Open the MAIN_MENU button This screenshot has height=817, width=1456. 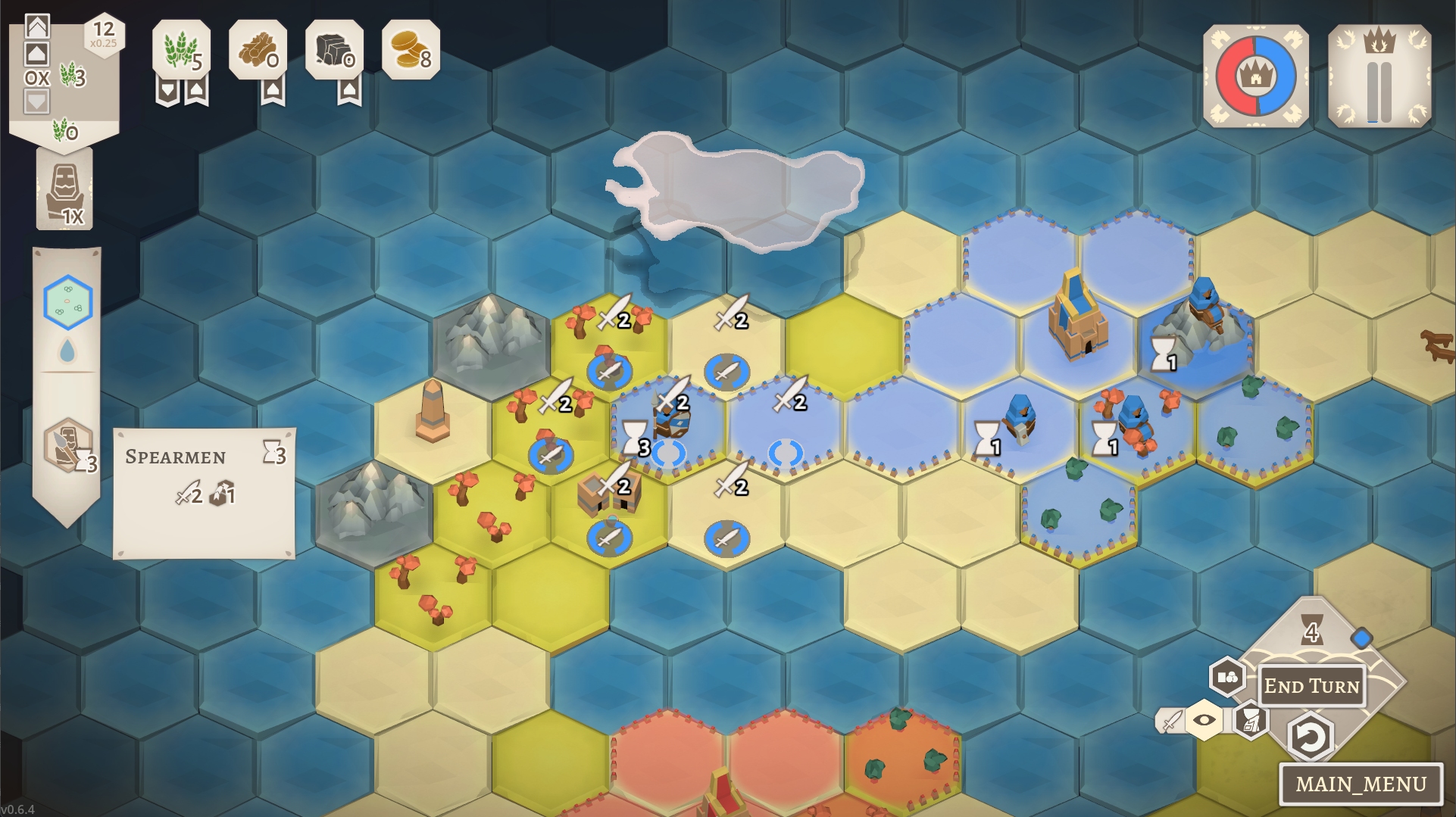[x=1361, y=784]
